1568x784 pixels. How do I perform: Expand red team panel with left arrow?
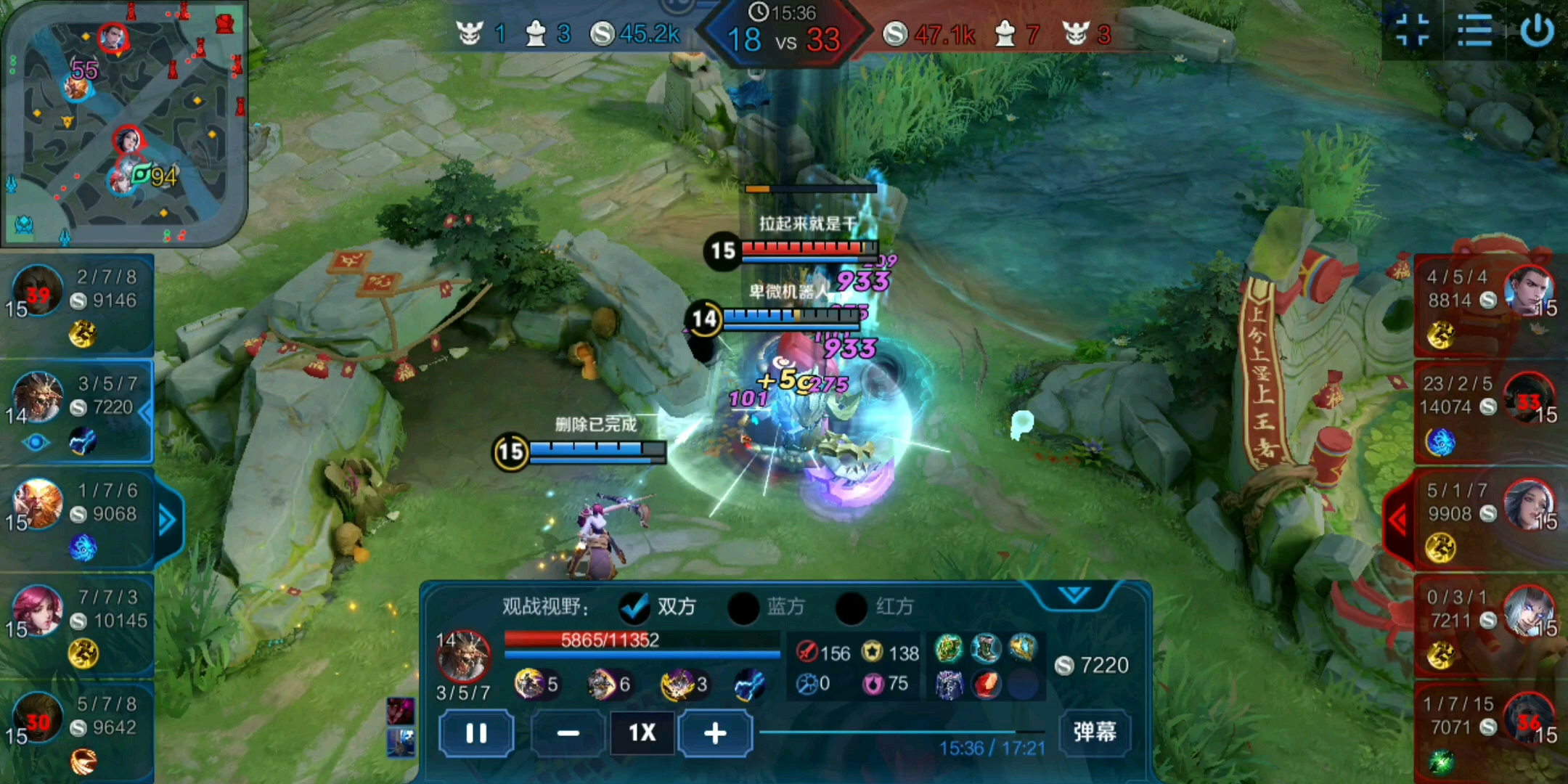click(1398, 520)
